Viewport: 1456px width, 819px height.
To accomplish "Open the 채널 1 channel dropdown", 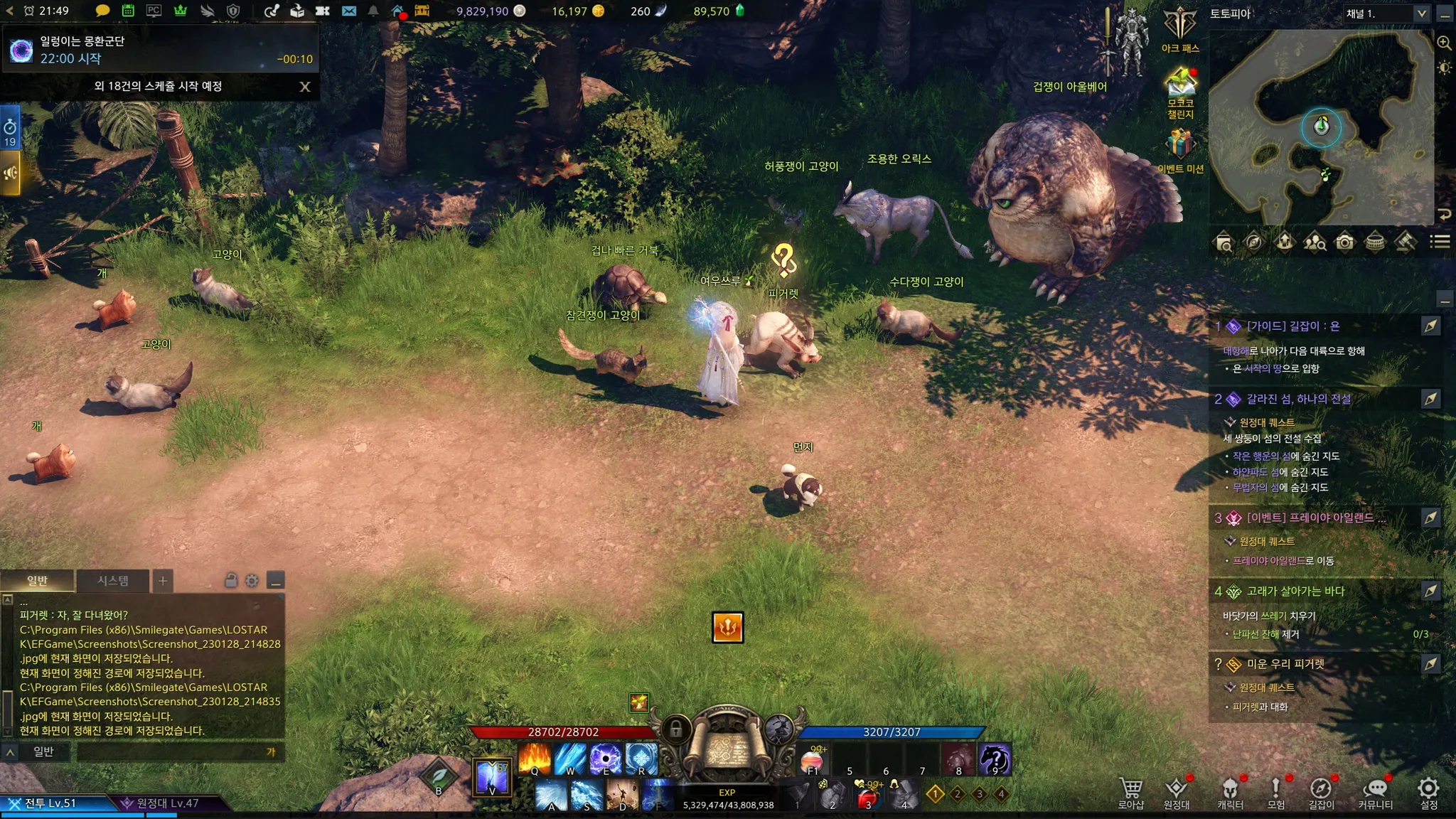I will 1386,14.
